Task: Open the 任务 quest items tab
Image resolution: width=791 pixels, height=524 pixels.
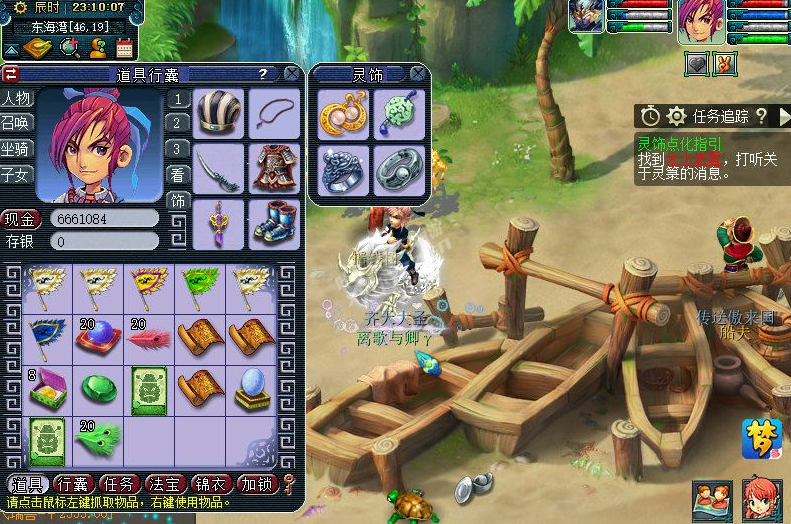Action: [x=122, y=485]
